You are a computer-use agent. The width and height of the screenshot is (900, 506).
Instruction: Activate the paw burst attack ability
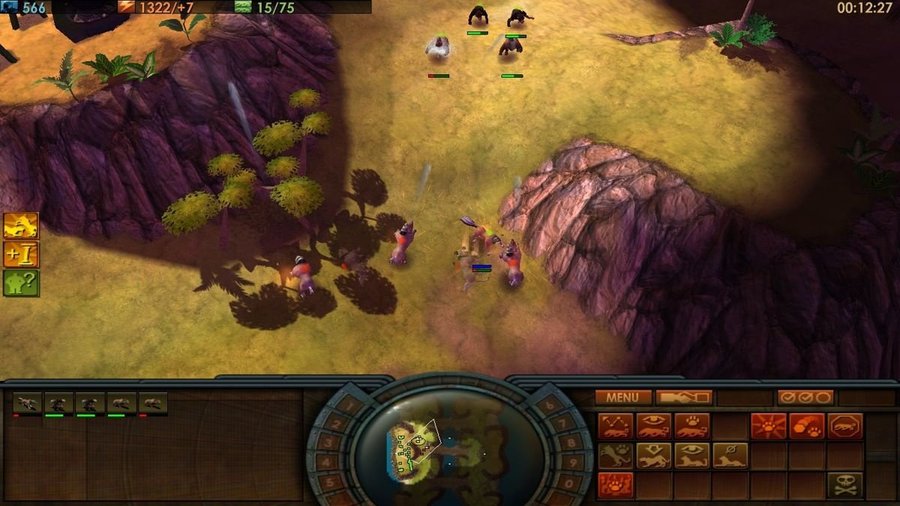click(x=768, y=426)
